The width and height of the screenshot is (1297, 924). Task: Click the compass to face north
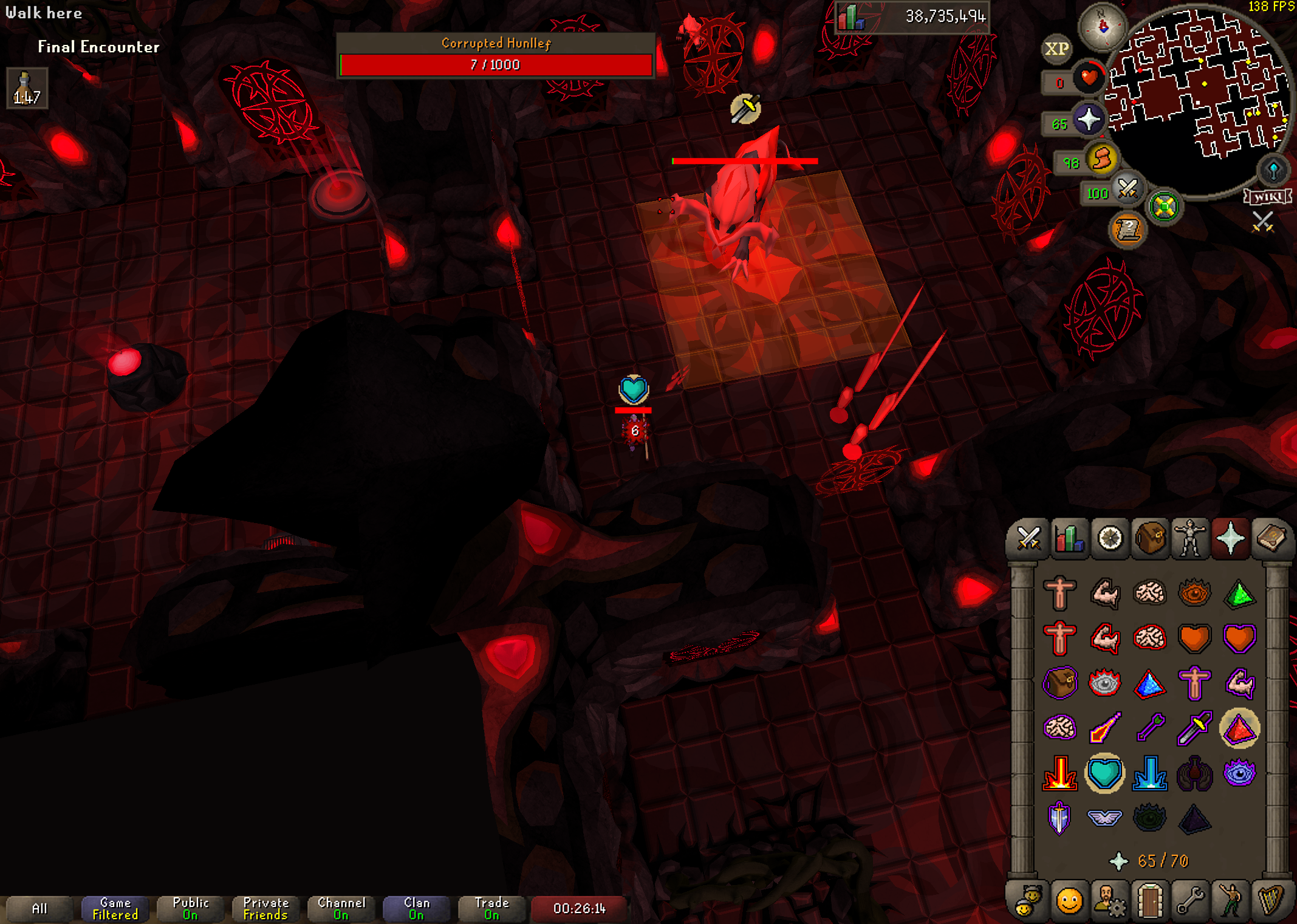1103,27
